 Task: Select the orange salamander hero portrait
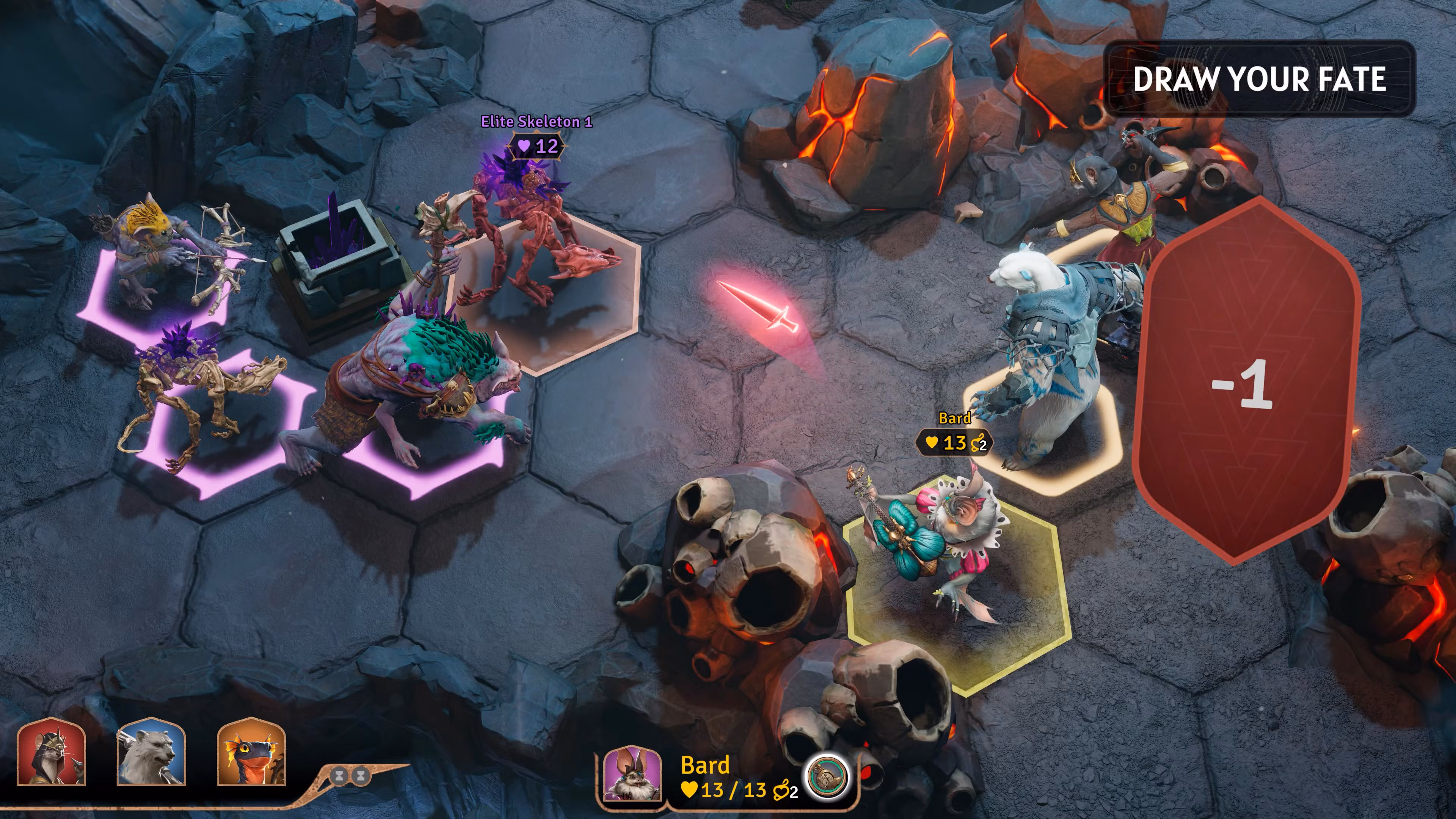click(x=251, y=752)
